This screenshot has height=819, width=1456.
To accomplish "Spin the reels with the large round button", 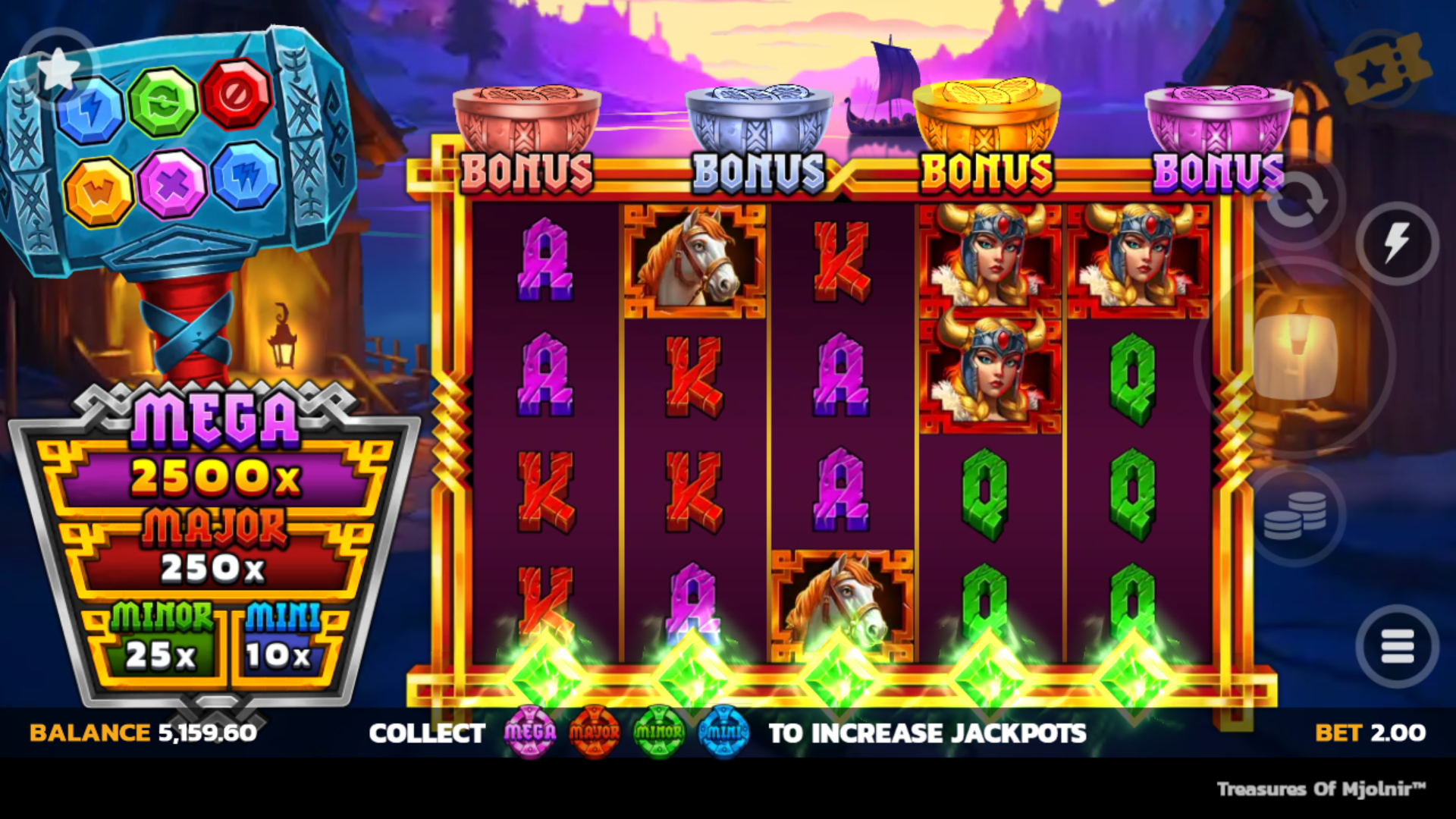I will point(1295,356).
